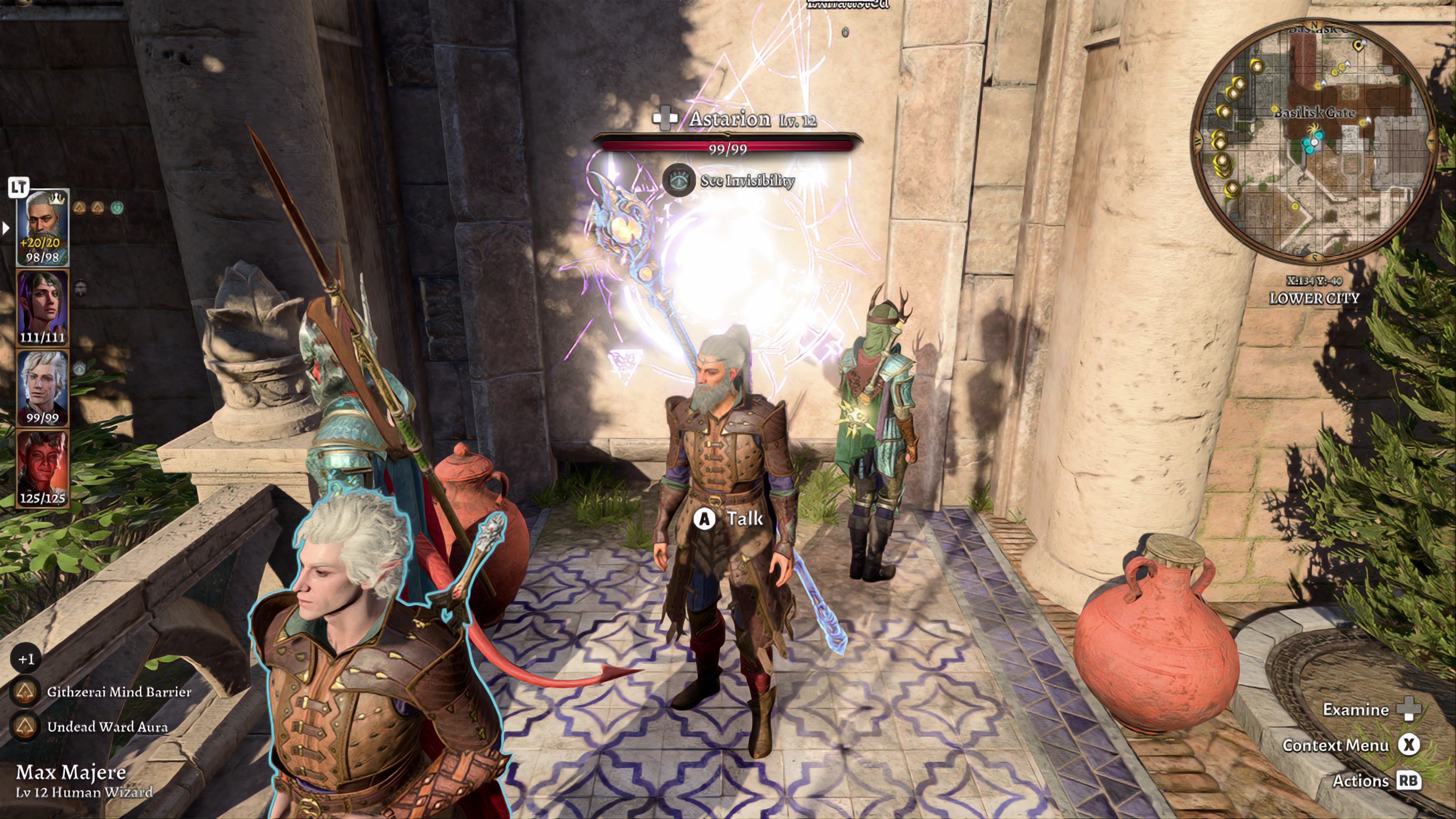Inspect the See Invisibility status icon
Viewport: 1456px width, 819px height.
(x=678, y=180)
